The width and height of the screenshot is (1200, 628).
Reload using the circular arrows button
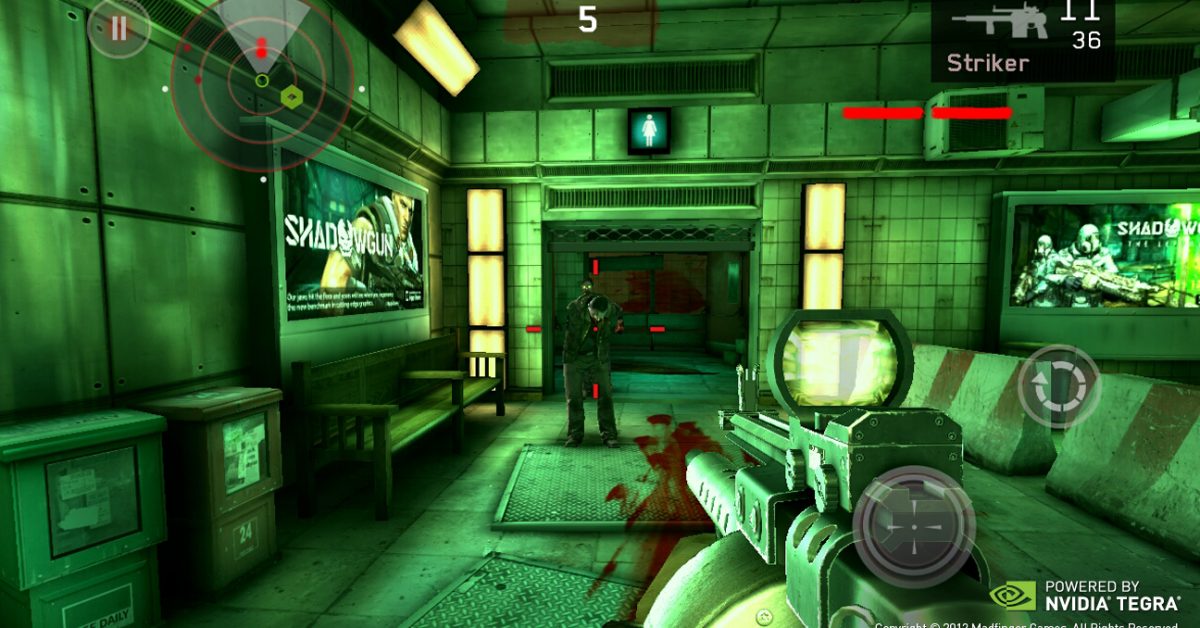1059,387
